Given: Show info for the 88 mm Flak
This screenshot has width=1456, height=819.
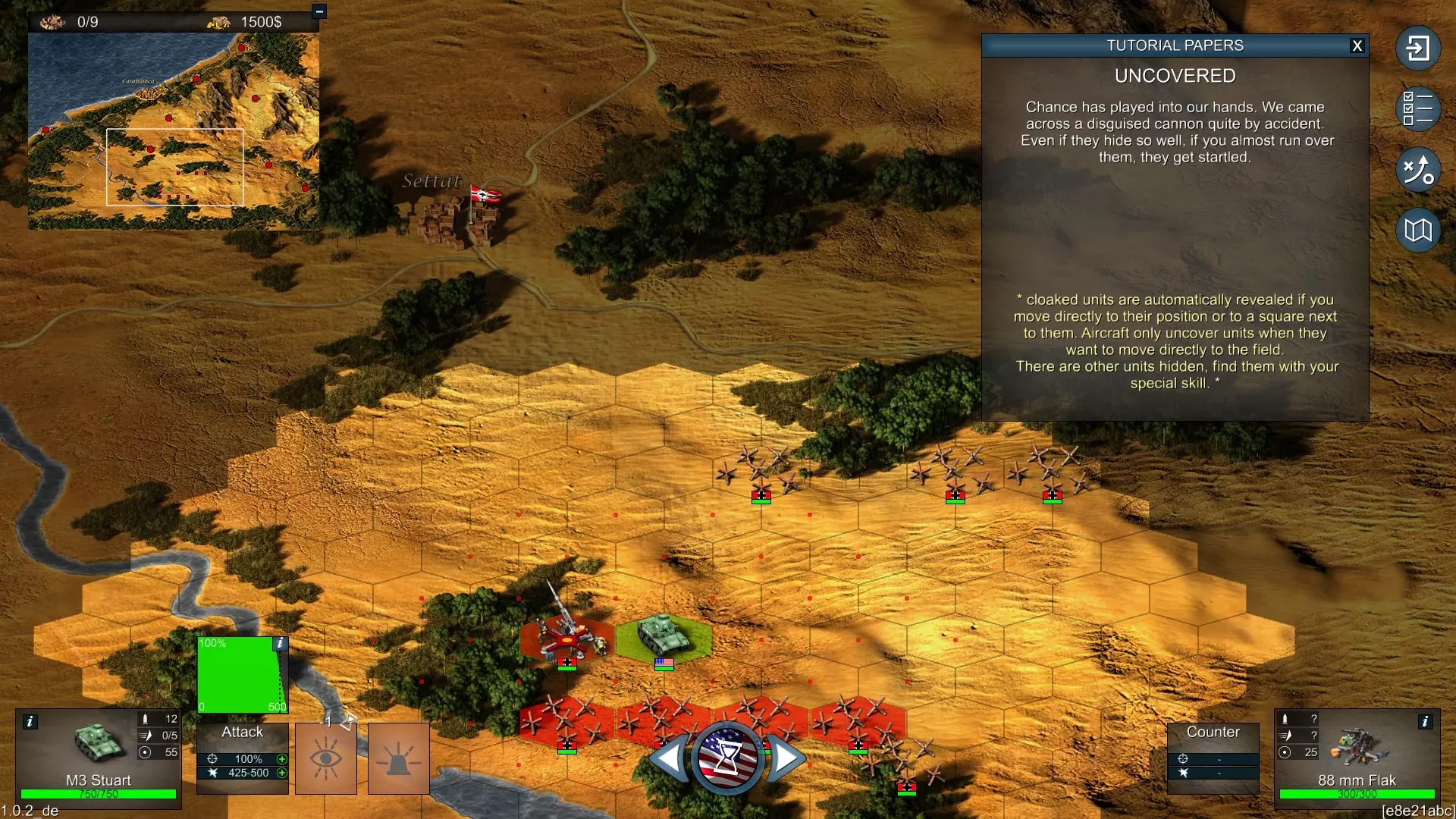Looking at the screenshot, I should [x=1425, y=721].
